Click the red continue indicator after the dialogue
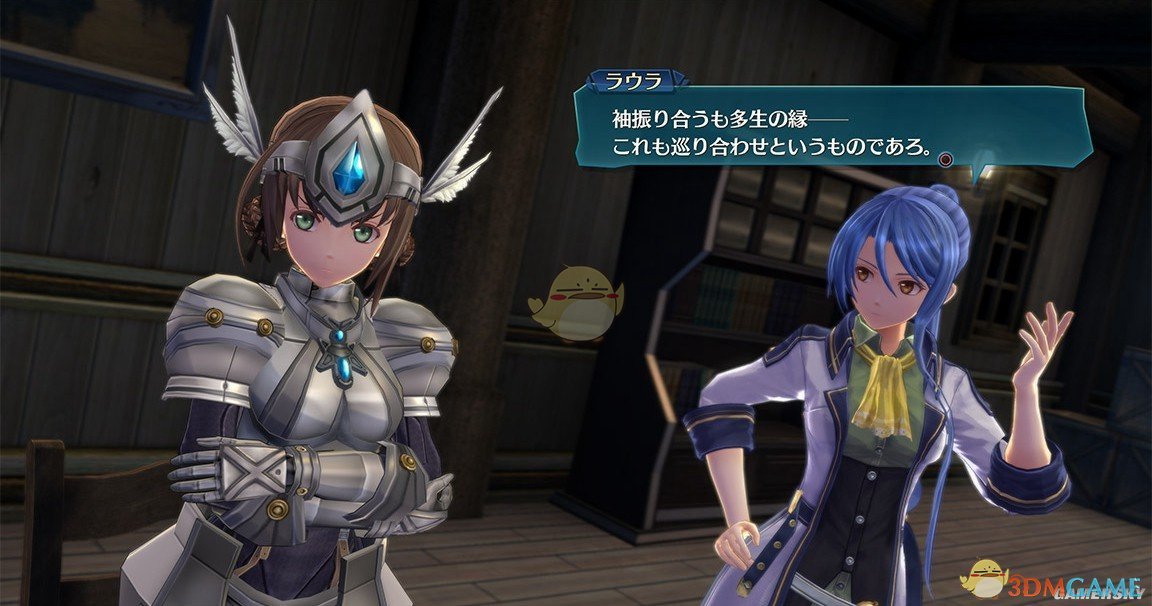Viewport: 1152px width, 606px height. click(946, 158)
